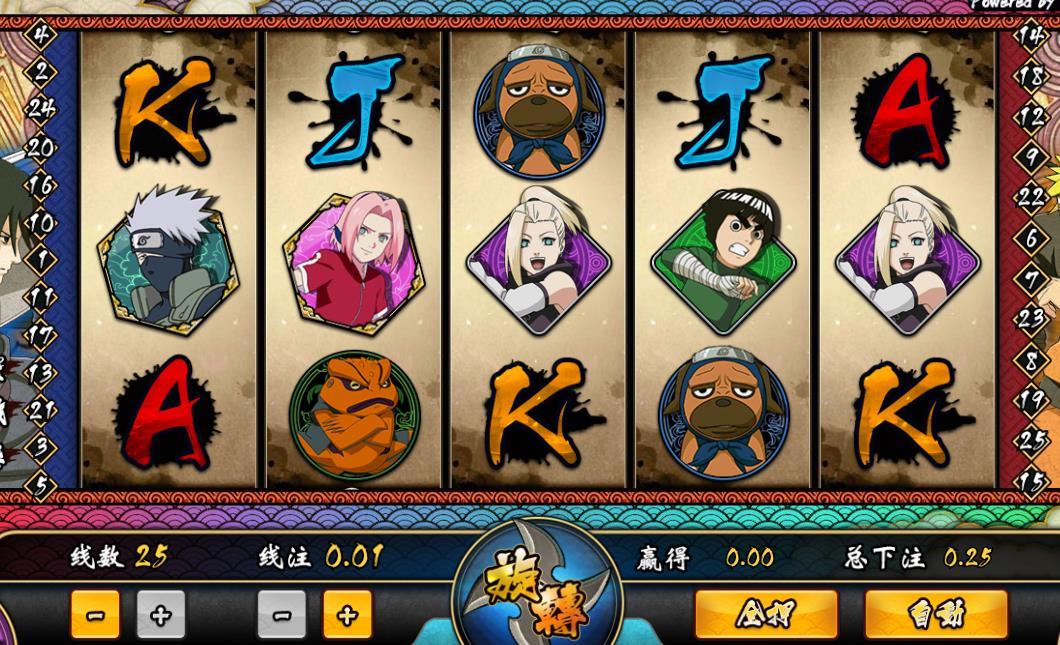This screenshot has width=1060, height=645.
Task: Raise the 线注 line bet
Action: point(347,614)
